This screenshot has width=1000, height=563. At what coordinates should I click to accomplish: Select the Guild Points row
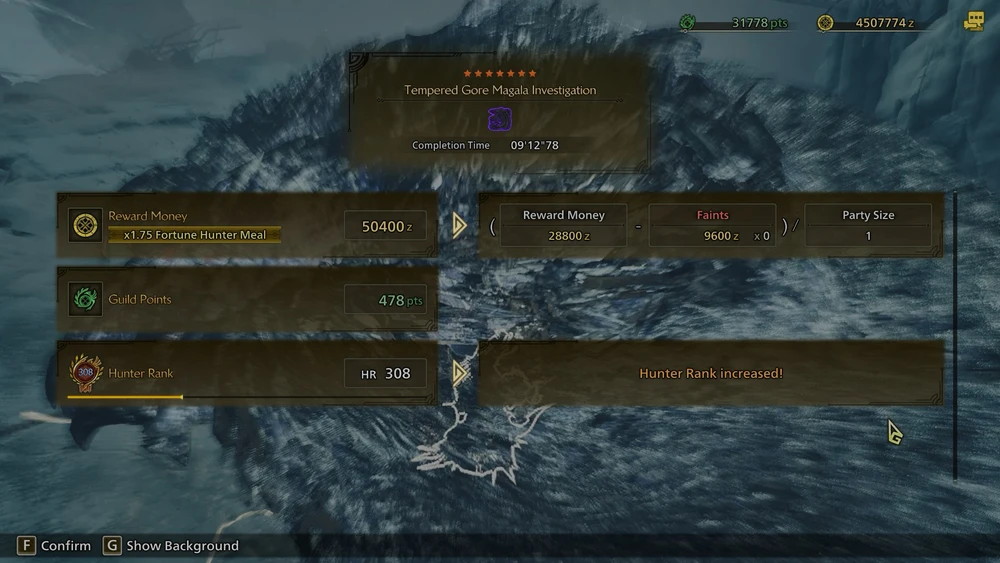247,299
